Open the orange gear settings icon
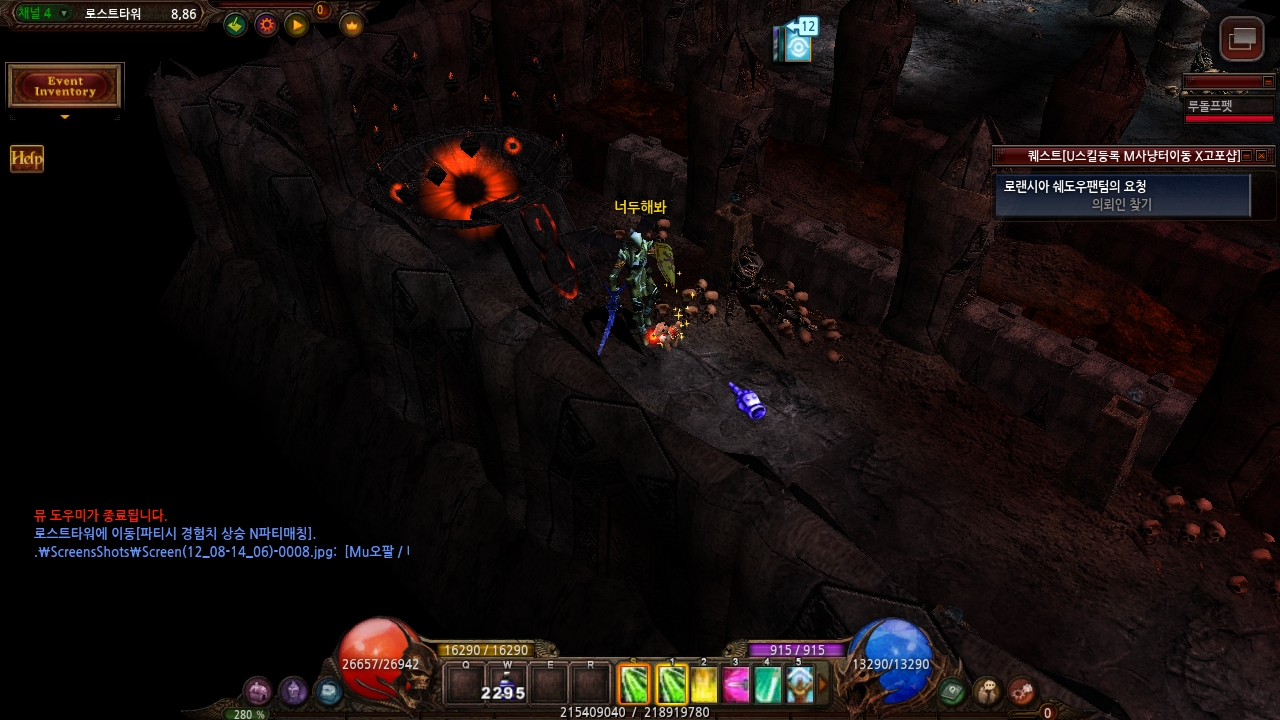The width and height of the screenshot is (1280, 720). [x=266, y=25]
